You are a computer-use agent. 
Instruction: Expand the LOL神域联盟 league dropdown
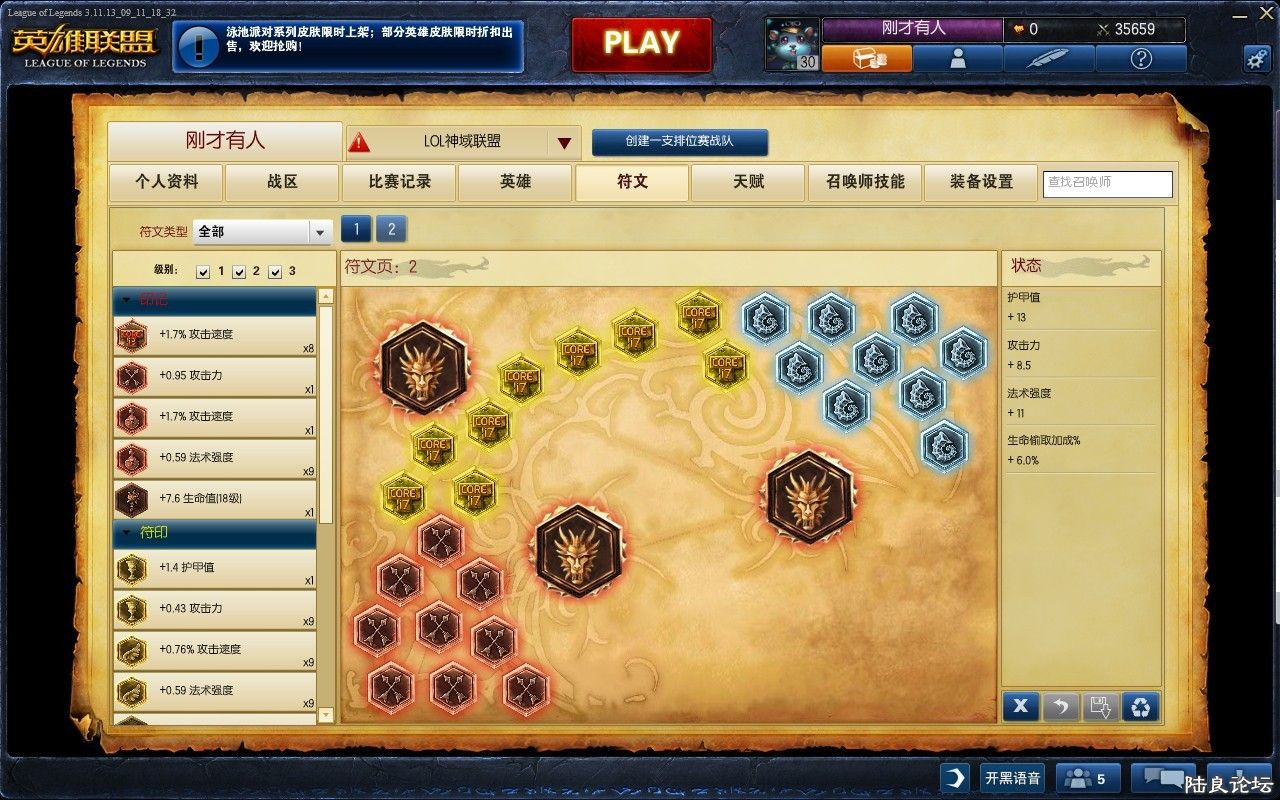point(563,142)
